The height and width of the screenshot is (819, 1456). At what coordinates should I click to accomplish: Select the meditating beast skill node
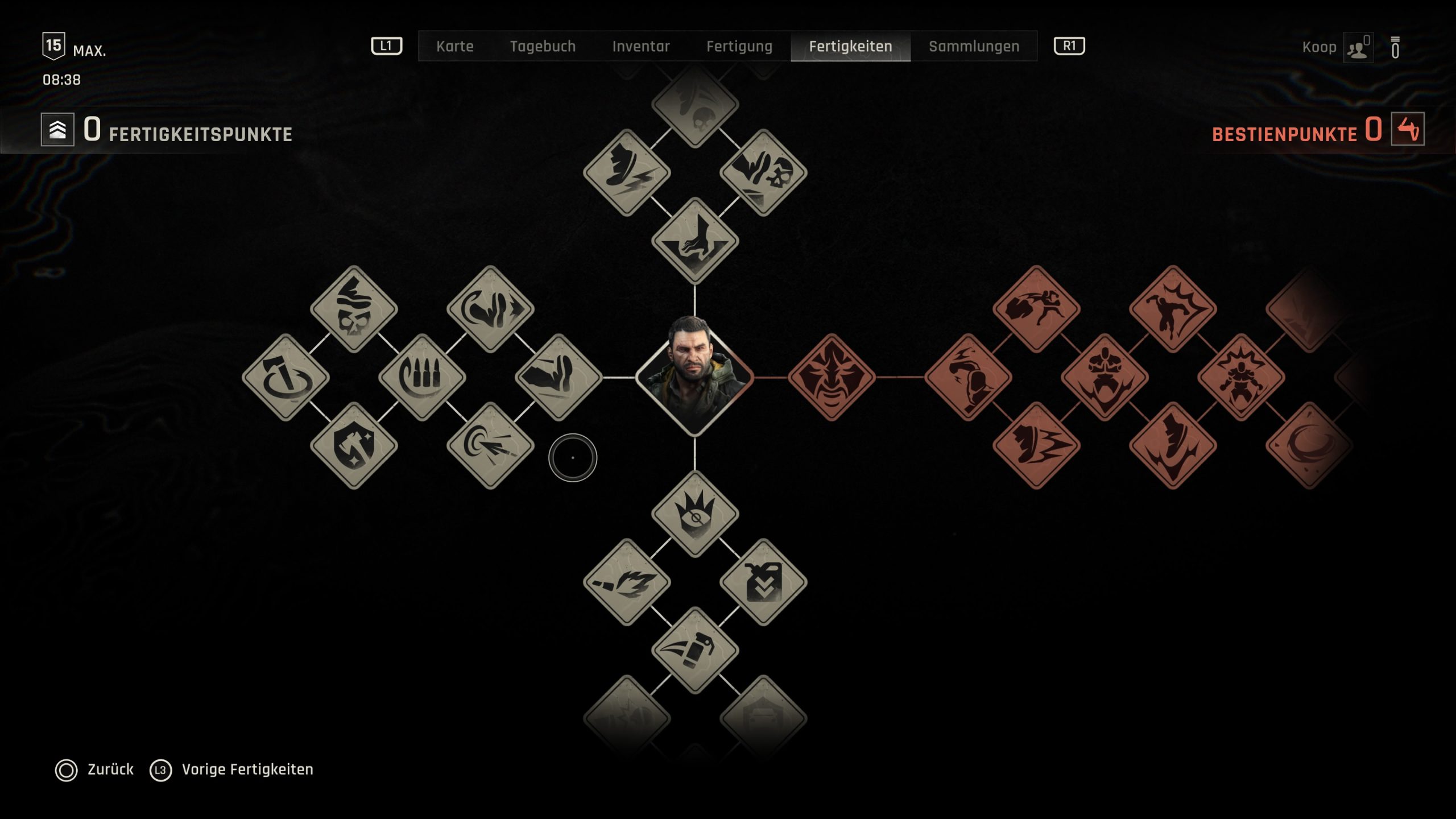(1105, 377)
